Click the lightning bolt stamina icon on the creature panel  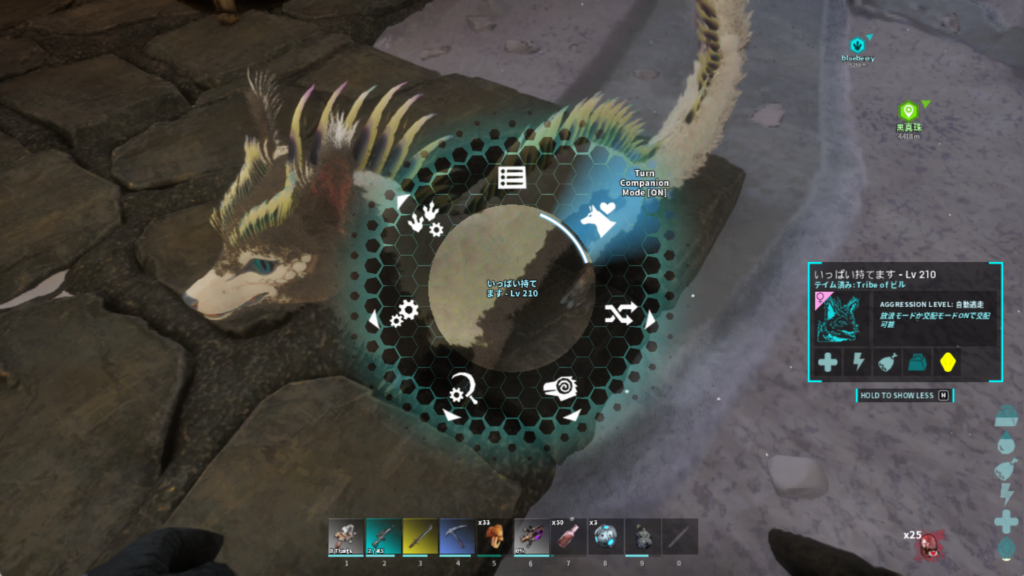click(858, 363)
